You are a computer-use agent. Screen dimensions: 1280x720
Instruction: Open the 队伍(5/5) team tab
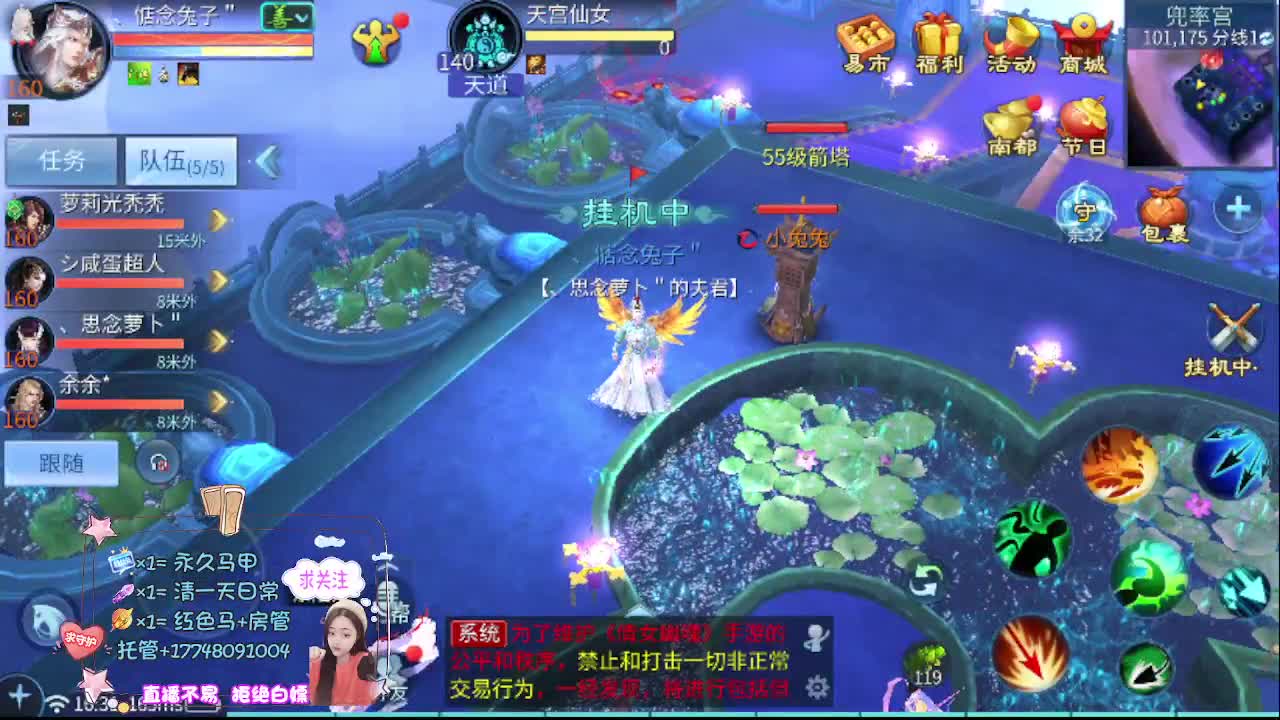[x=179, y=160]
